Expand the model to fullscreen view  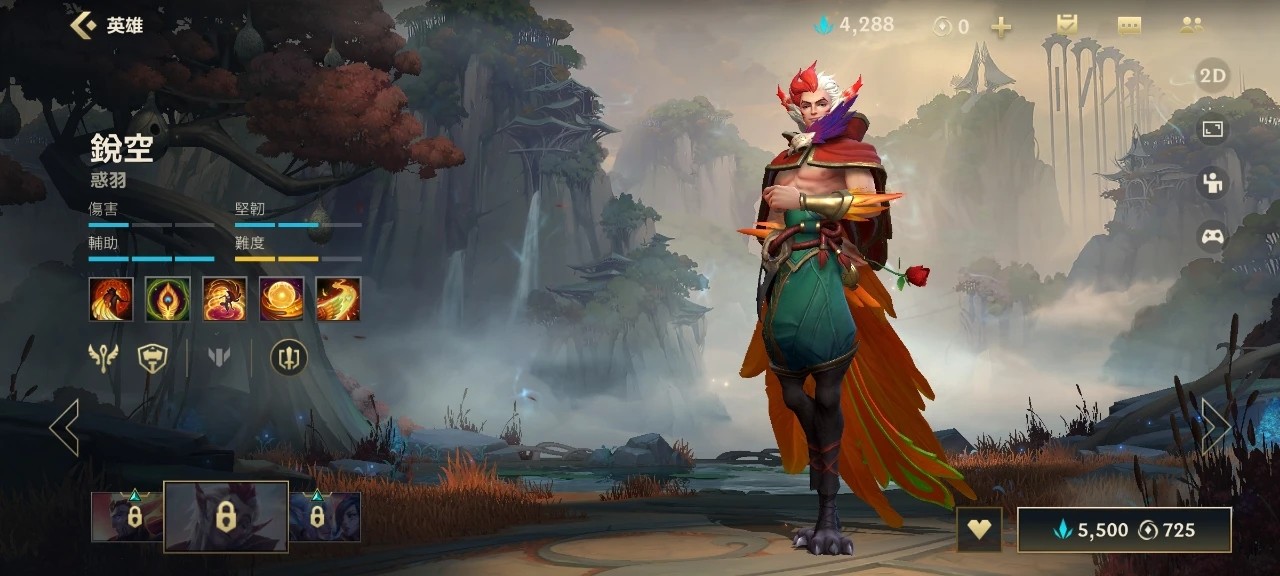[x=1213, y=129]
